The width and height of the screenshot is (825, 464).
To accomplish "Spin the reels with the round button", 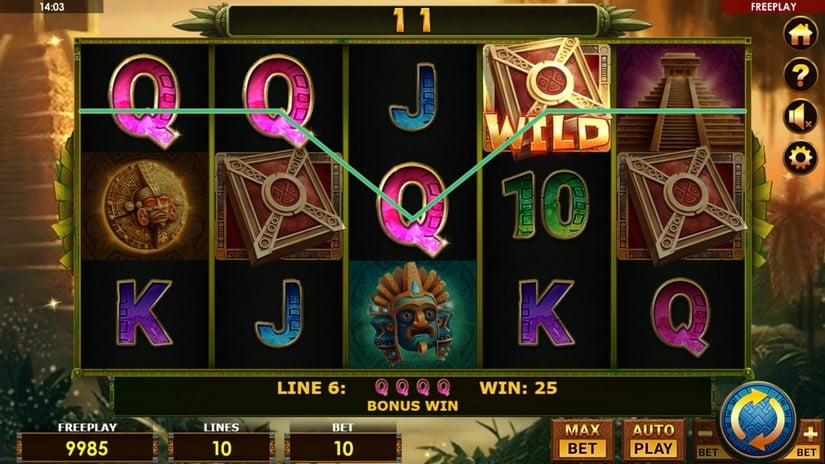I will (757, 418).
